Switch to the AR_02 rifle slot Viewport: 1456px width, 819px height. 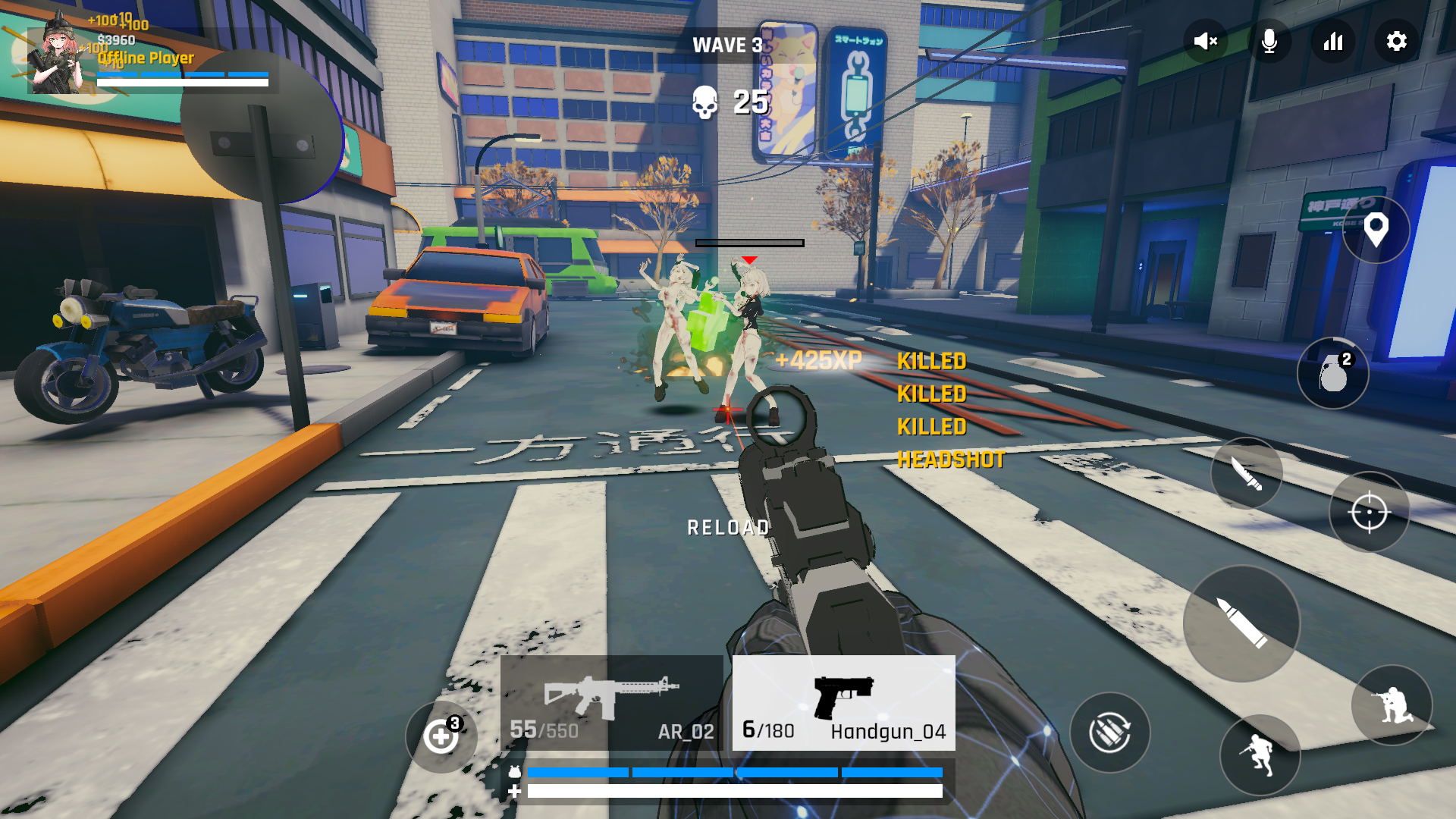611,704
